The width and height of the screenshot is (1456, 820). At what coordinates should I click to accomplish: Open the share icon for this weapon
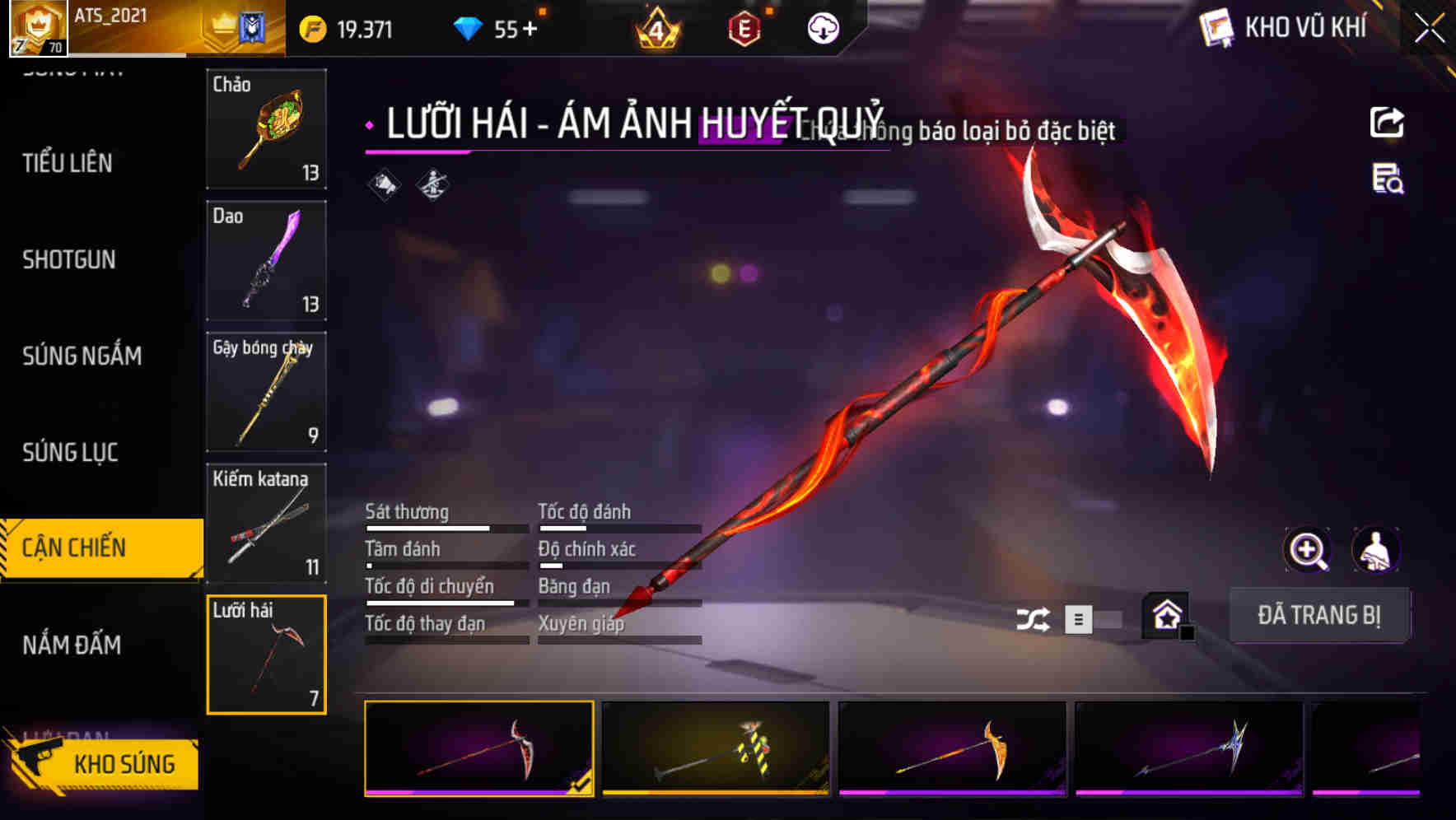(x=1386, y=121)
